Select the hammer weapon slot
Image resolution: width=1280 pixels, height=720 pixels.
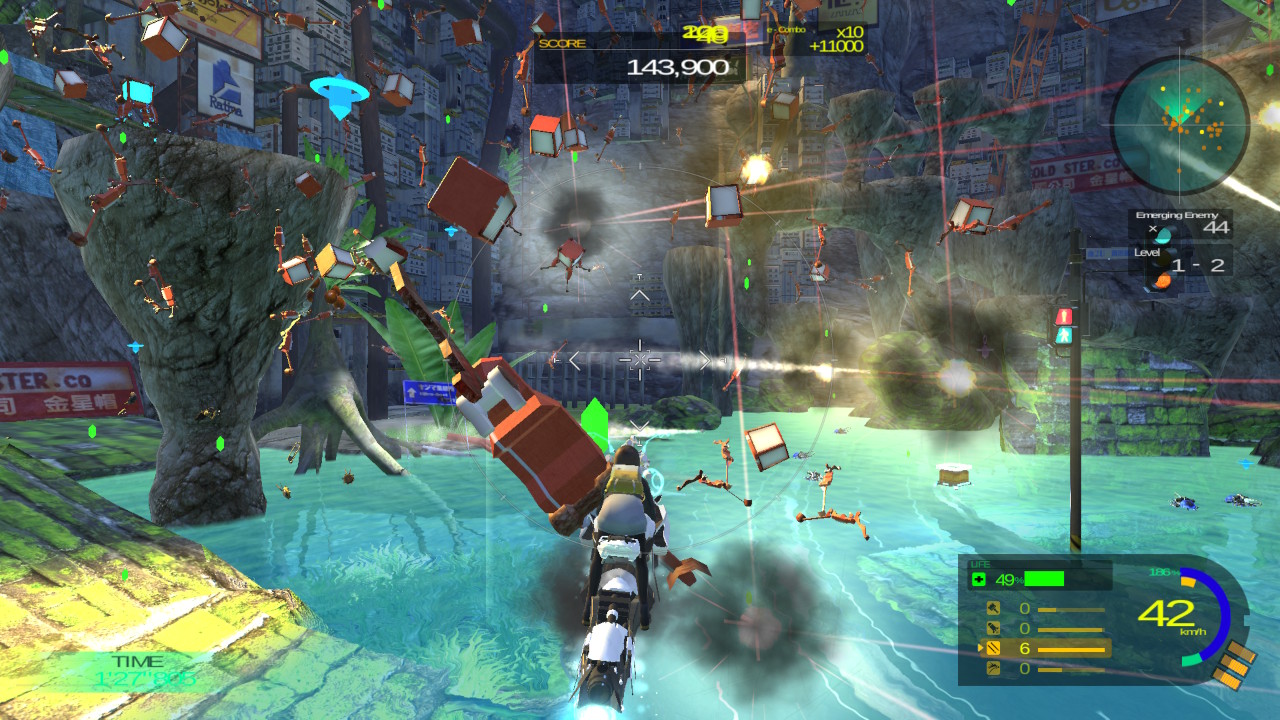[994, 608]
